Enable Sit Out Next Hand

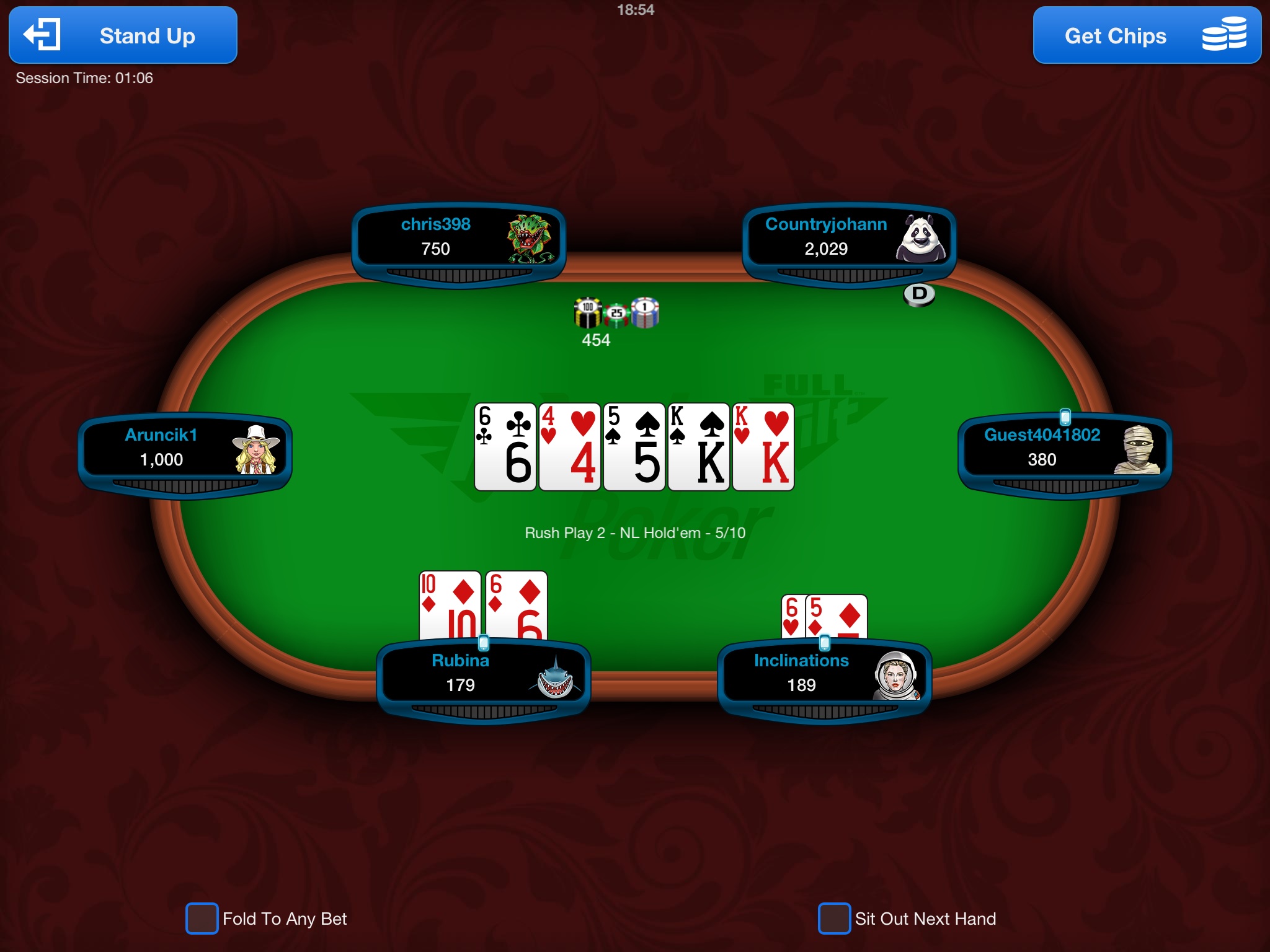tap(834, 918)
